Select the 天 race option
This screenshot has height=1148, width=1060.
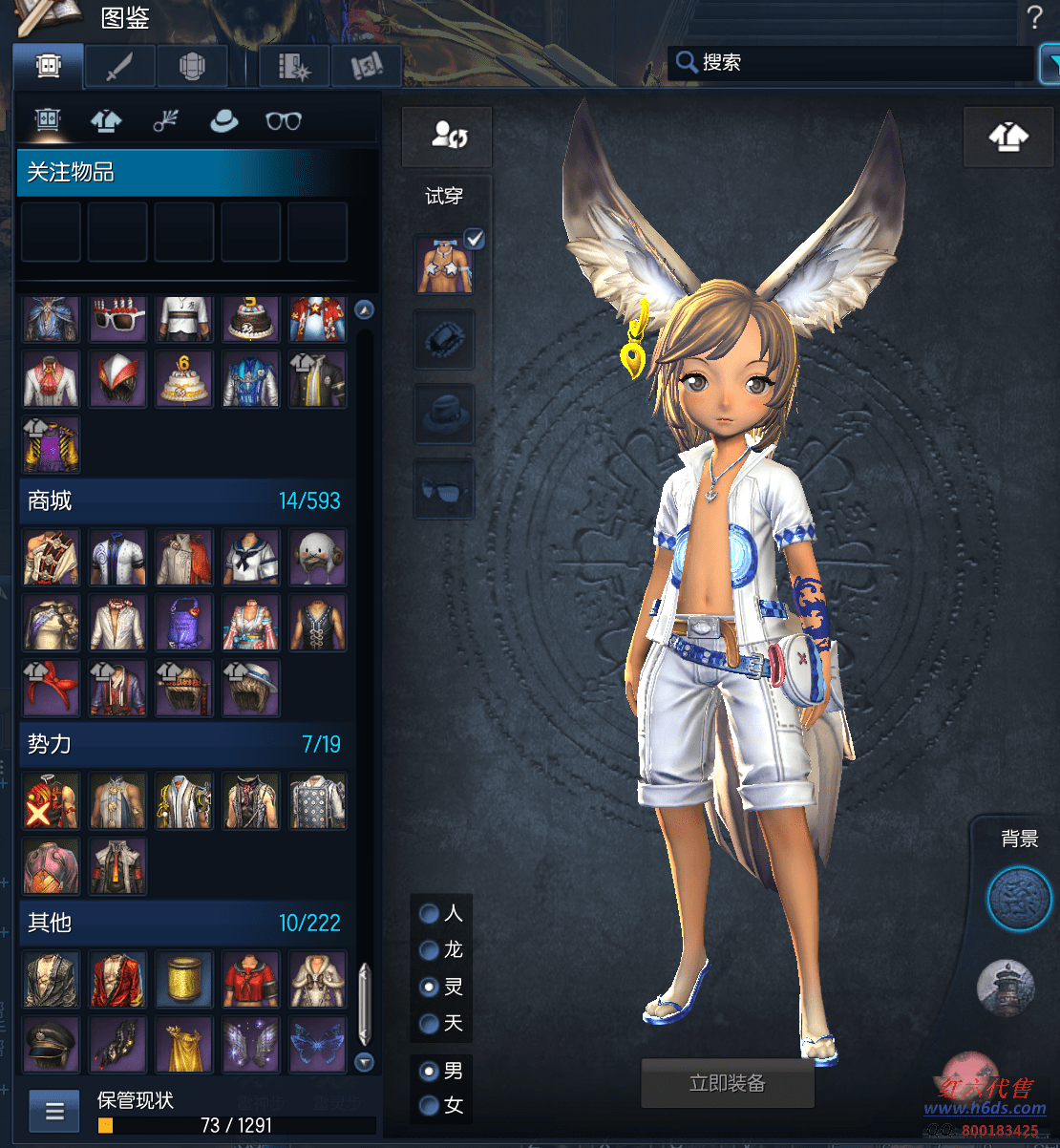tap(430, 1024)
